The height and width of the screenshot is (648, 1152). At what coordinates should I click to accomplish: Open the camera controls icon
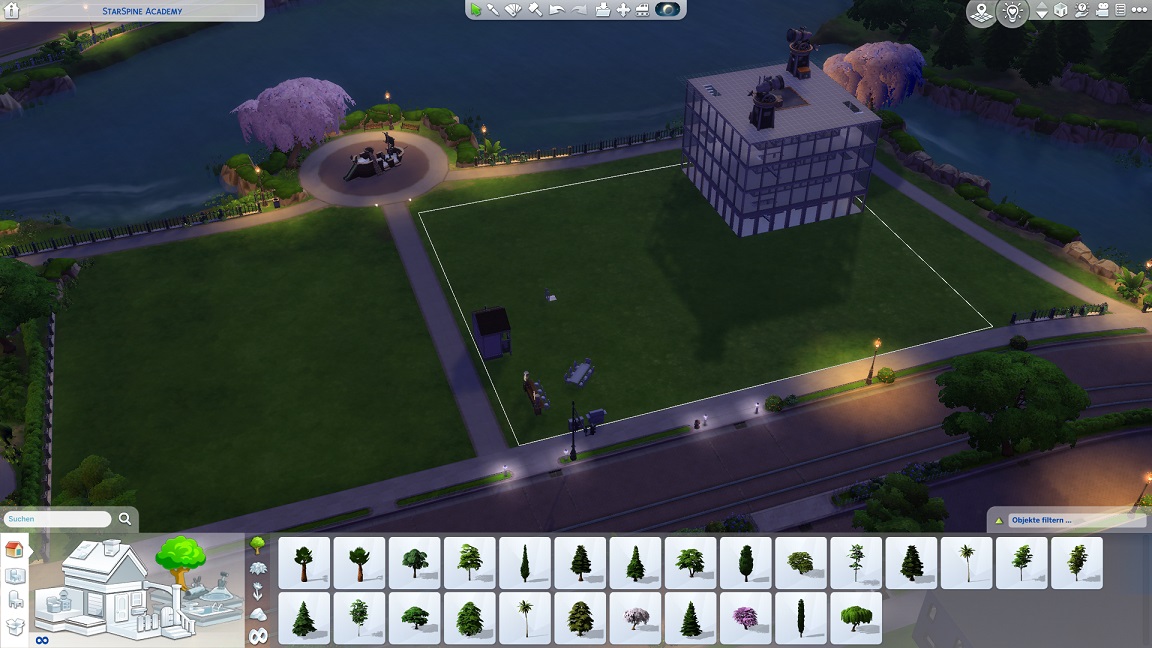(x=1103, y=11)
